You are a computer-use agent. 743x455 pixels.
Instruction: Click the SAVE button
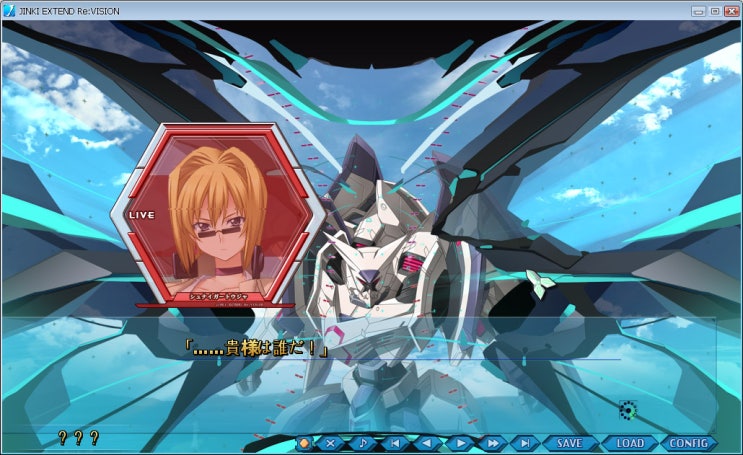[x=569, y=443]
